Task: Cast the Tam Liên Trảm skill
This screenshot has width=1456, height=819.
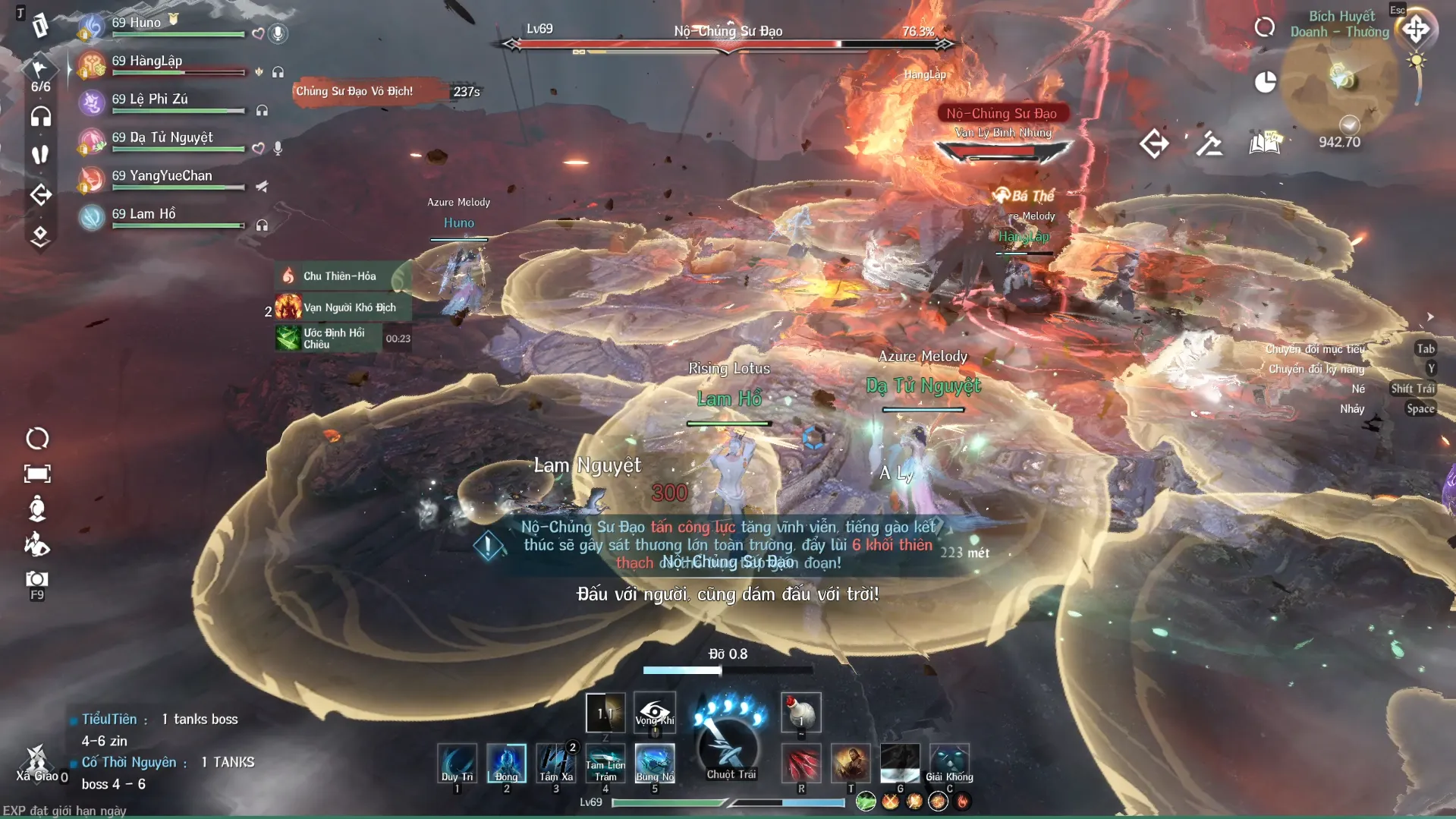Action: (x=605, y=762)
